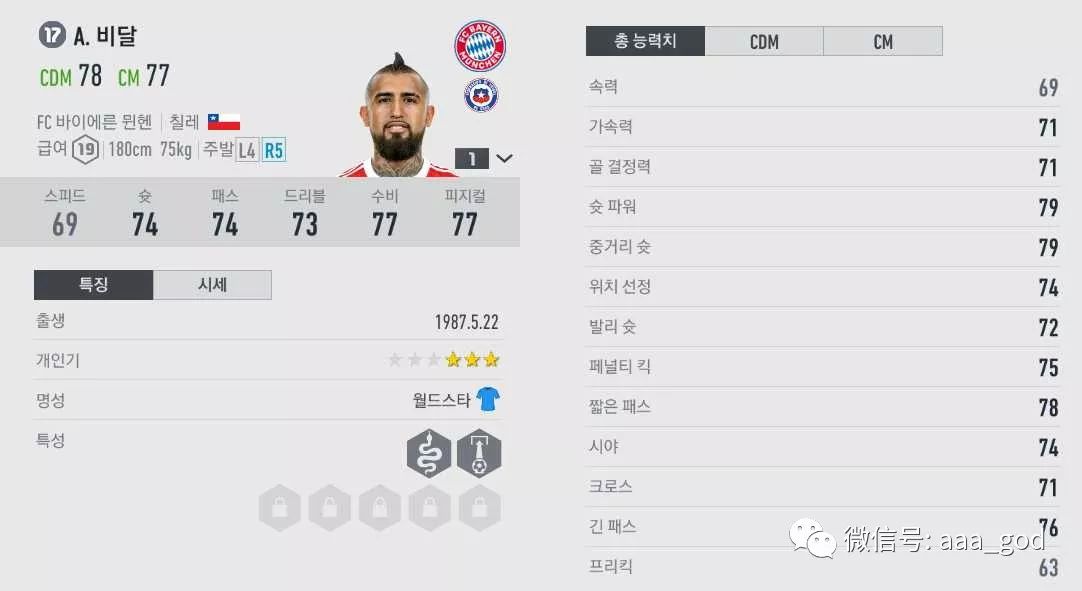This screenshot has width=1082, height=591.
Task: Click the snake trait icon
Action: [x=429, y=454]
